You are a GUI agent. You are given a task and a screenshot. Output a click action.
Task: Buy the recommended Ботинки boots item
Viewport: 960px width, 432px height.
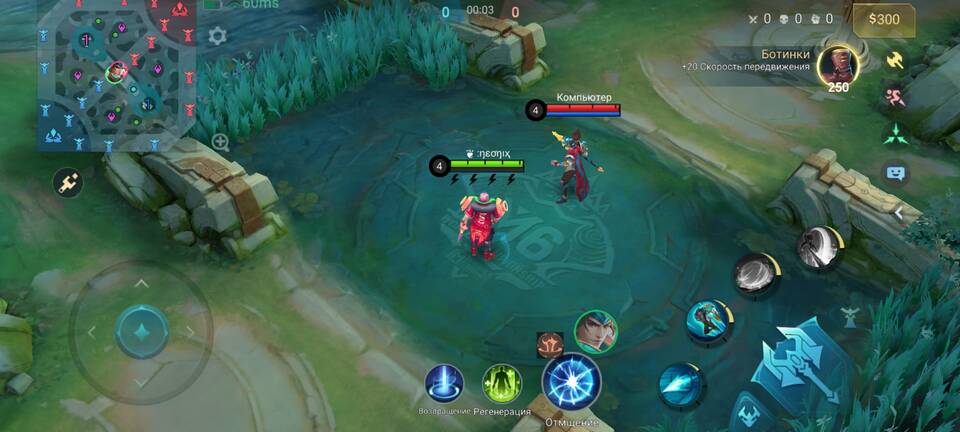(838, 66)
